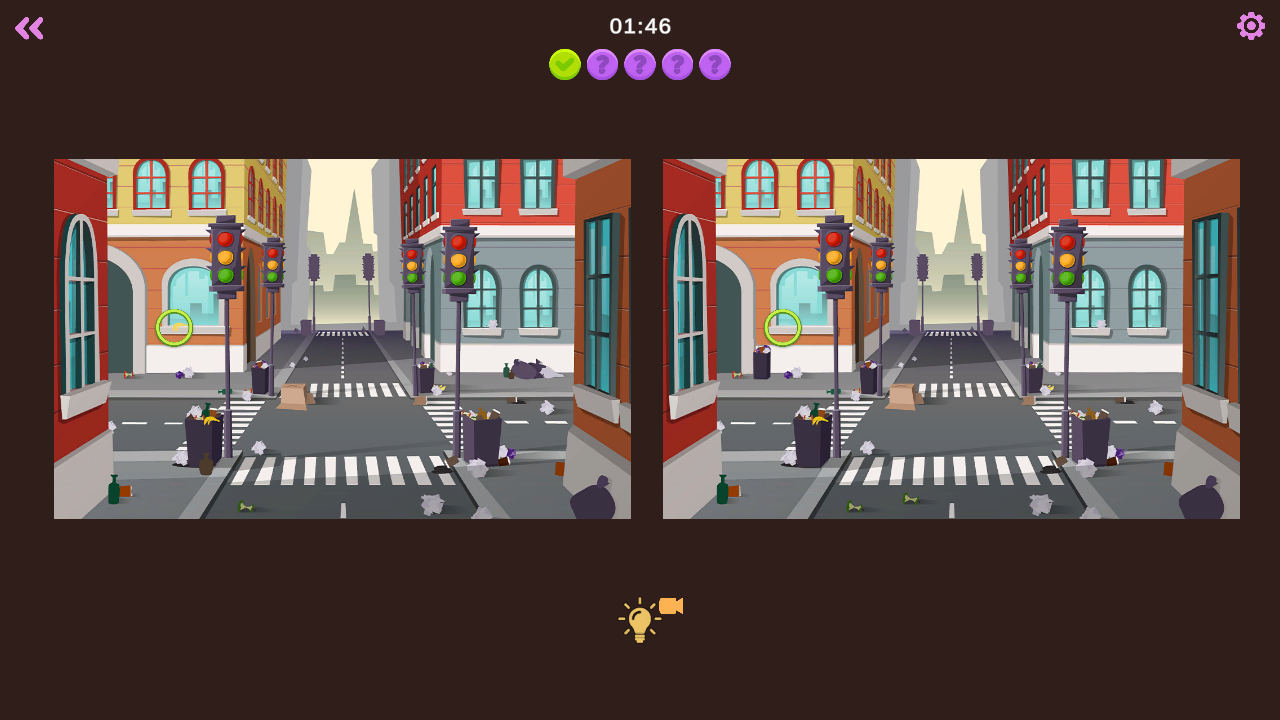Click the first purple question mark badge
Image resolution: width=1280 pixels, height=720 pixels.
602,65
